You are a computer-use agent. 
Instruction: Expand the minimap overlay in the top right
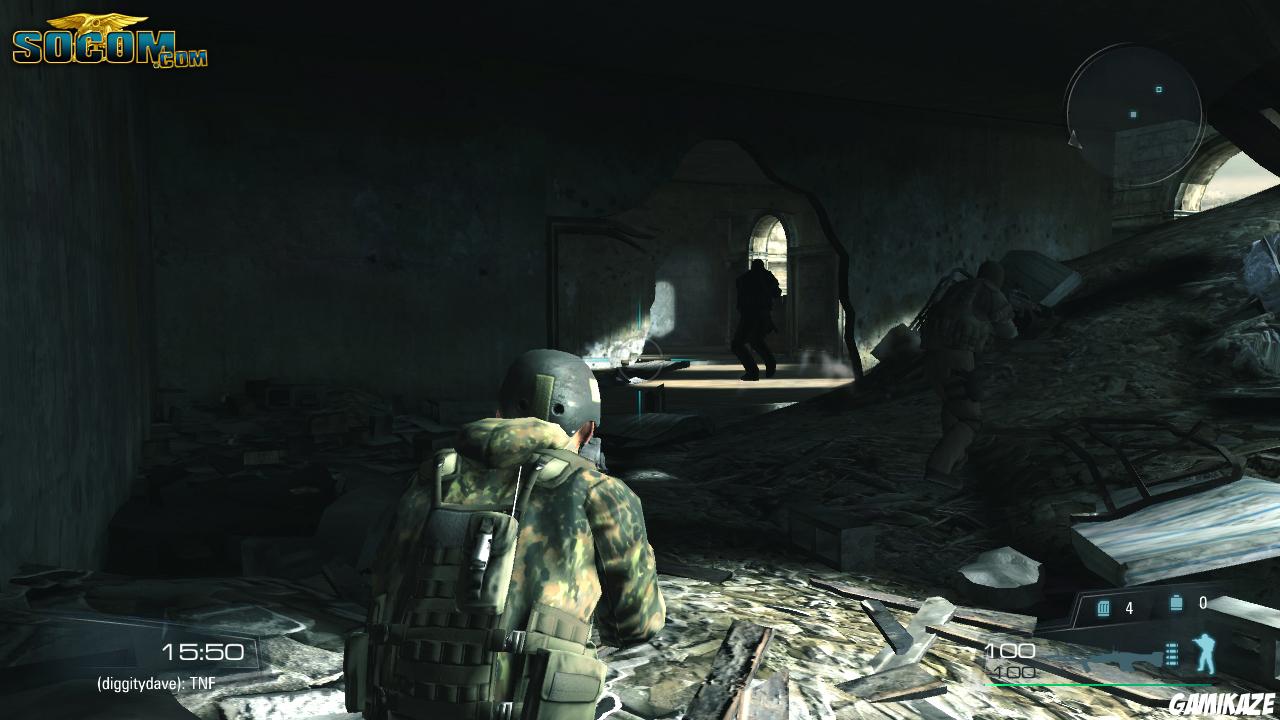1140,110
